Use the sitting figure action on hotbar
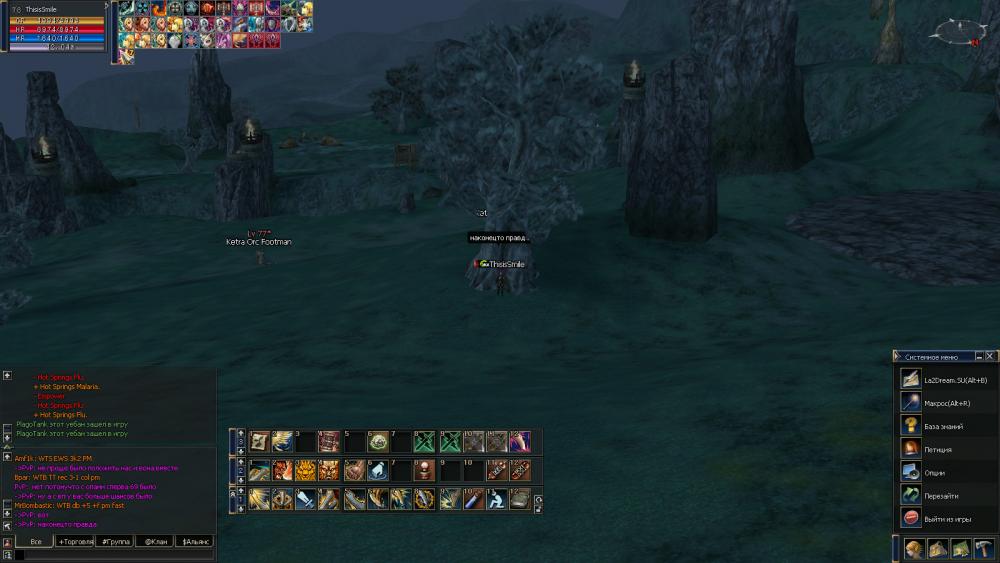Viewport: 1000px width, 563px height. [498, 499]
